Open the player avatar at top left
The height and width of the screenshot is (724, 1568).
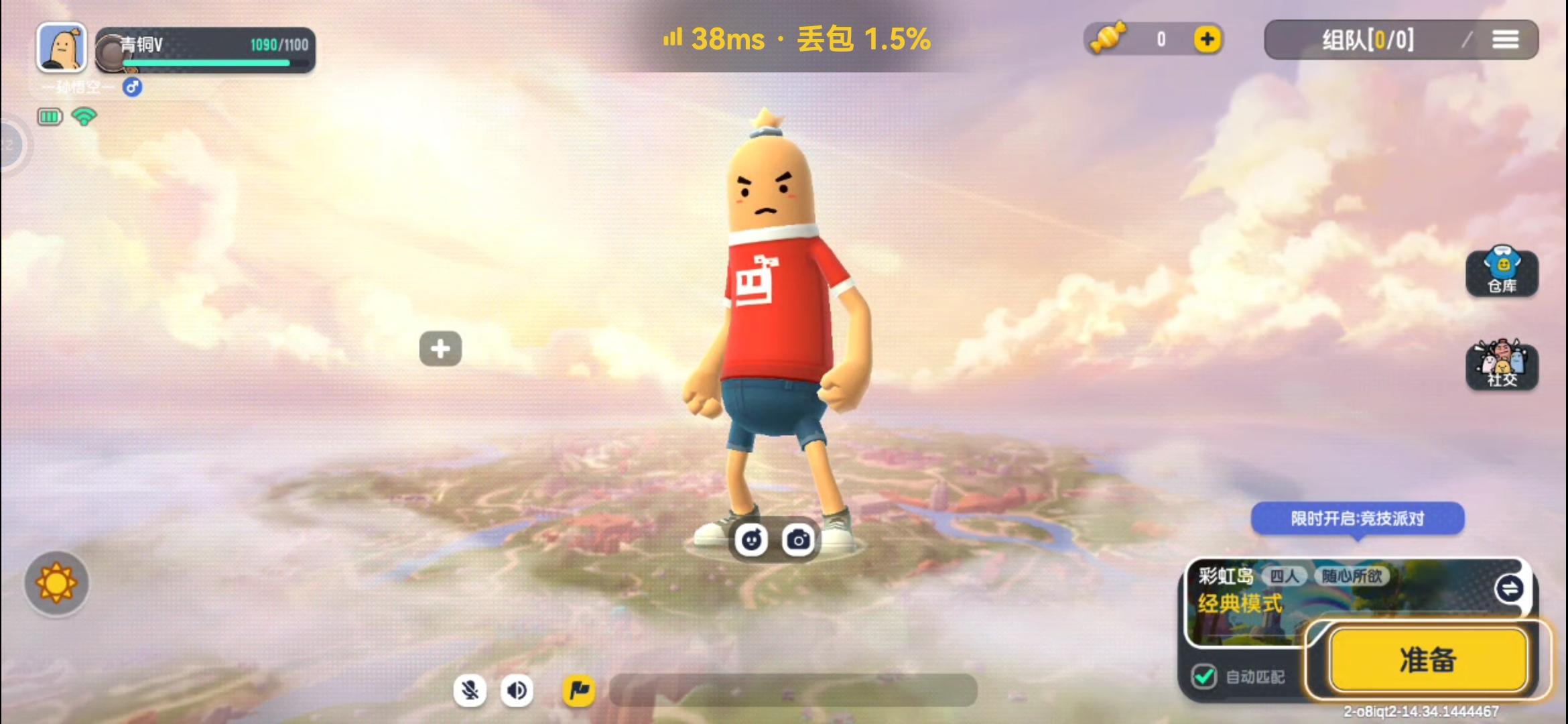pos(62,47)
